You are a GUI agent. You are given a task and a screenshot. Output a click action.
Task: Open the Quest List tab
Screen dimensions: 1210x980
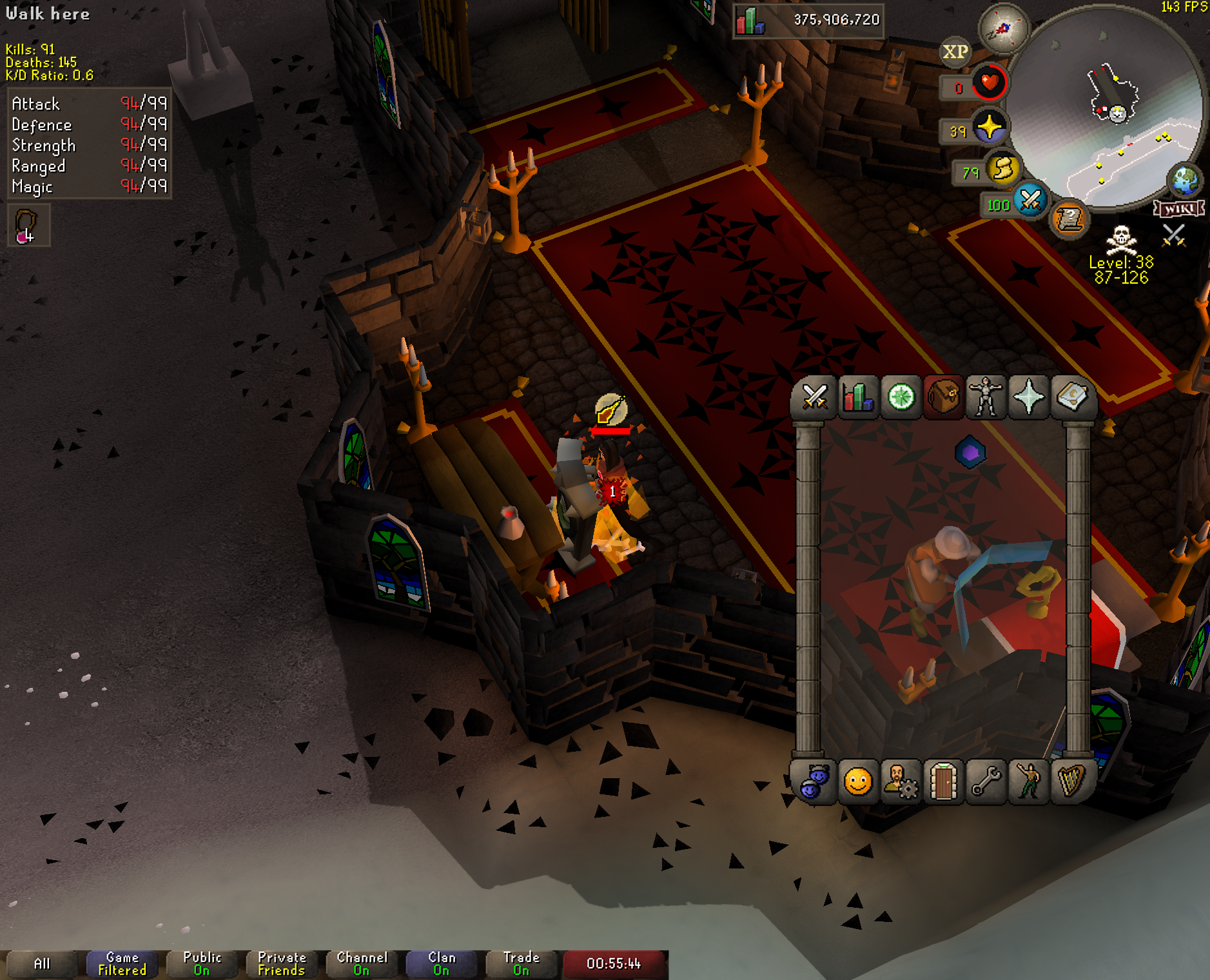coord(901,397)
